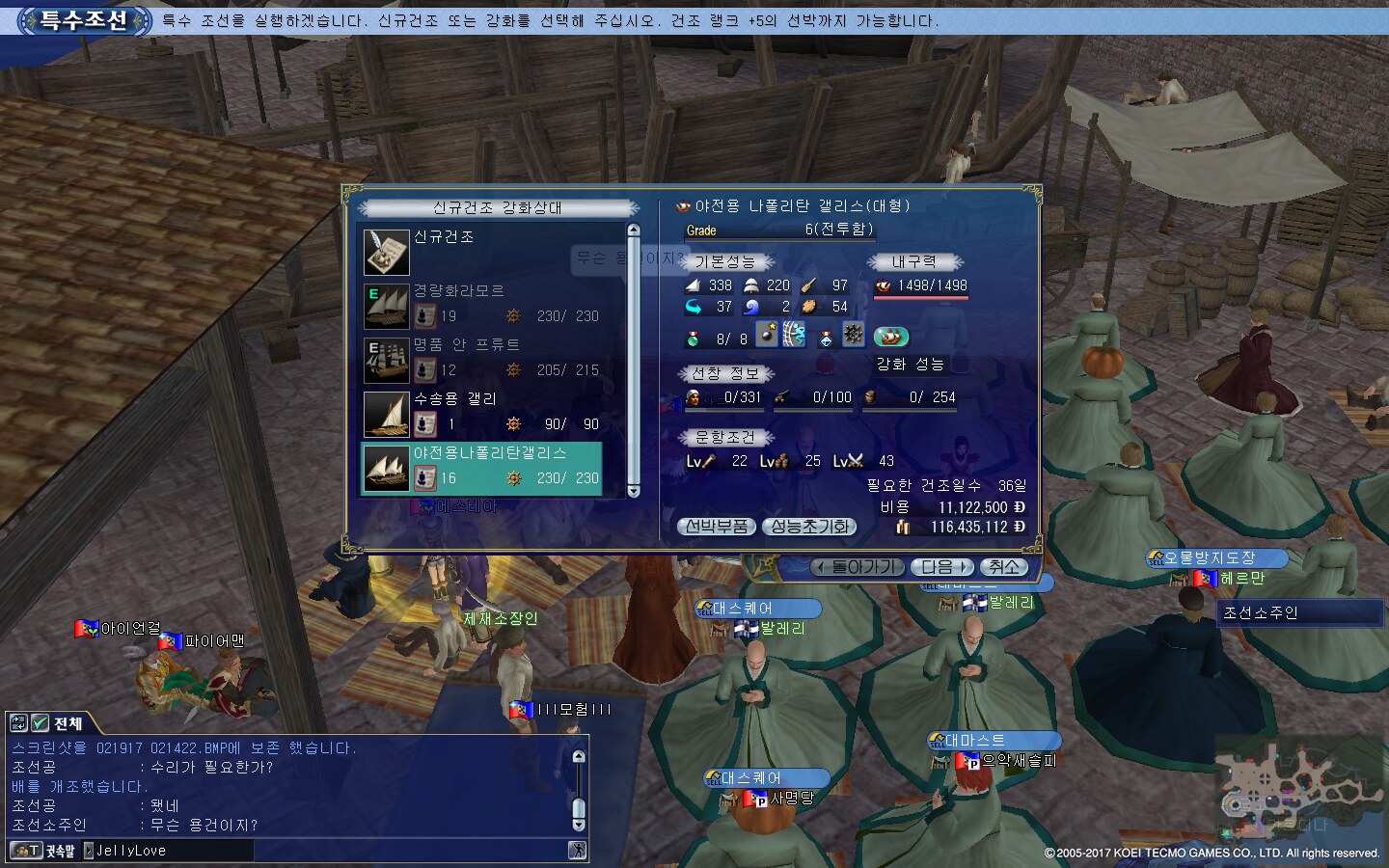Go back with the 돌아가기 button
Viewport: 1389px width, 868px height.
tap(857, 567)
